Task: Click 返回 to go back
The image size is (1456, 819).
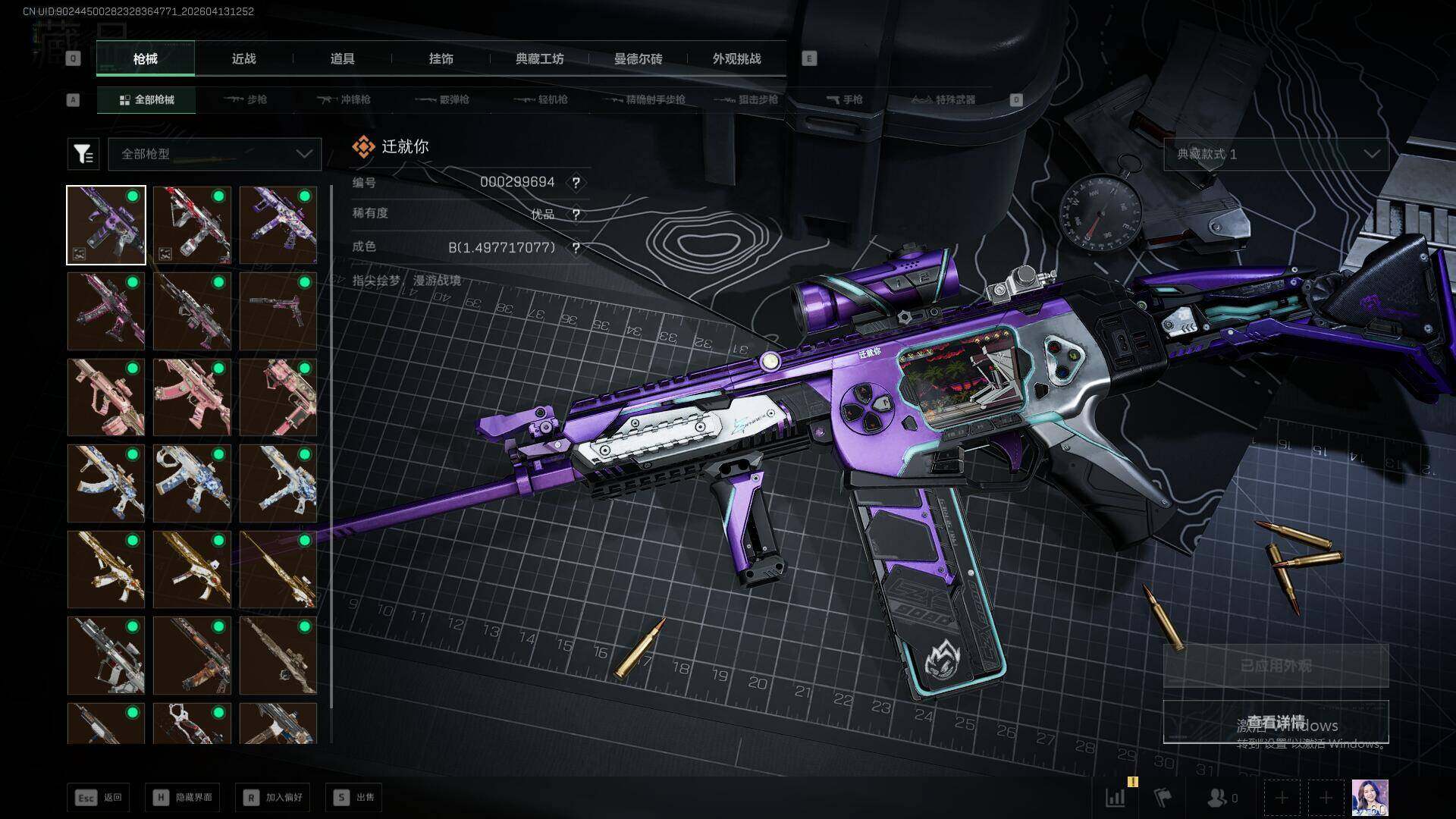Action: click(x=98, y=797)
